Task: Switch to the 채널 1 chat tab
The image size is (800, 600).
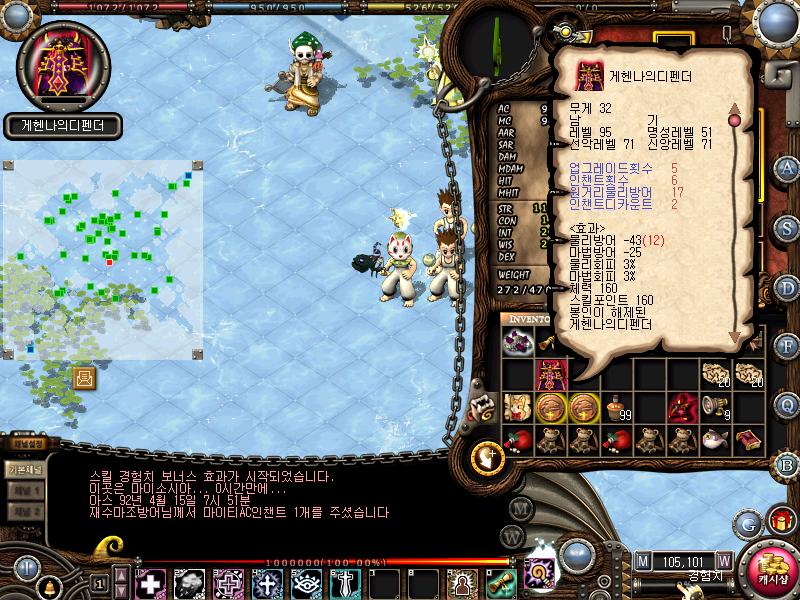Action: (24, 491)
